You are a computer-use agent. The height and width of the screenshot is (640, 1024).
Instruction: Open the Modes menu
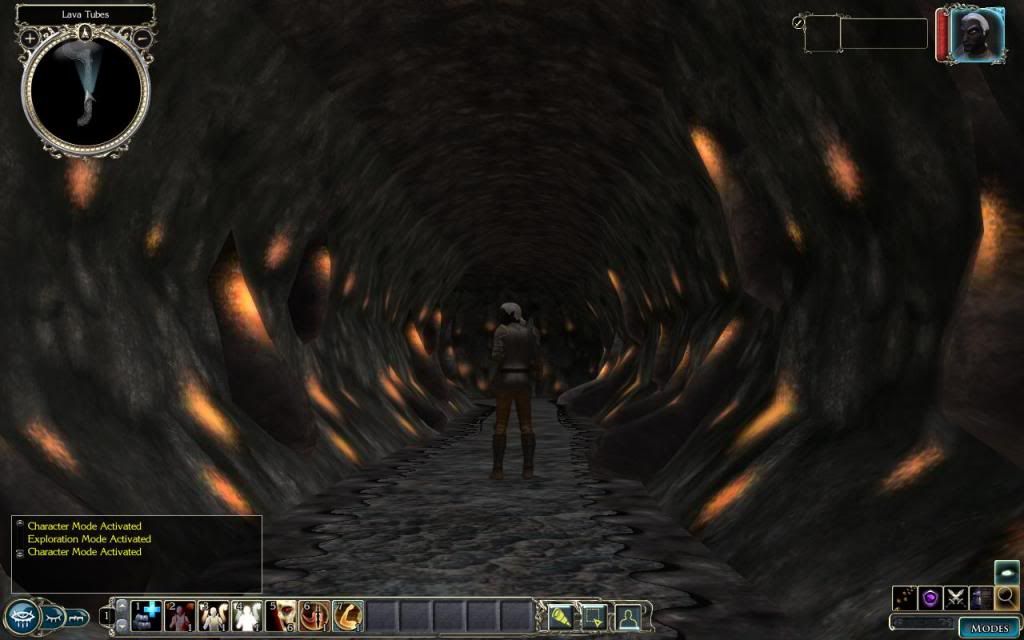tap(989, 627)
